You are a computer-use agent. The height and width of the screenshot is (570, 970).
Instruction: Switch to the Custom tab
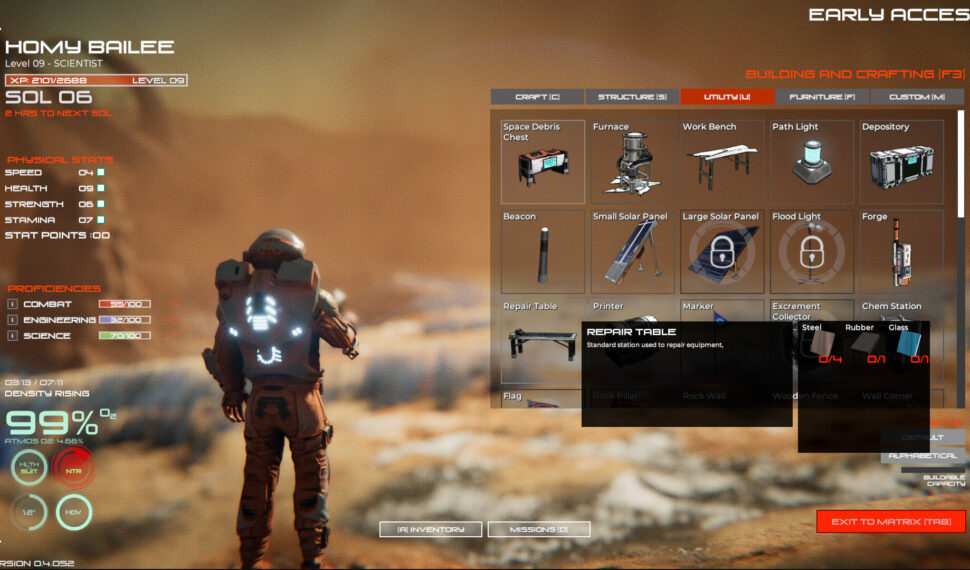click(917, 97)
